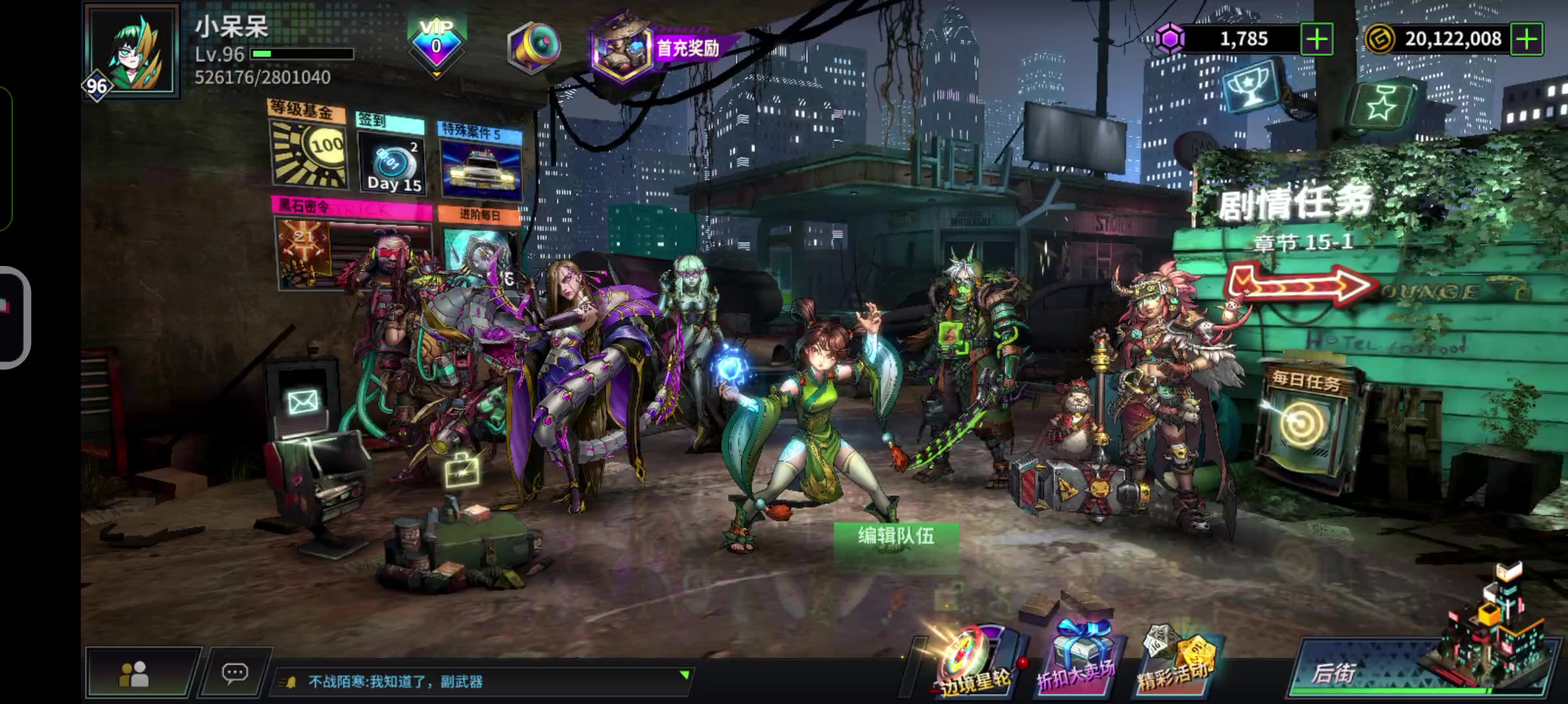Open the VIP level badge
The width and height of the screenshot is (1568, 704).
(436, 44)
